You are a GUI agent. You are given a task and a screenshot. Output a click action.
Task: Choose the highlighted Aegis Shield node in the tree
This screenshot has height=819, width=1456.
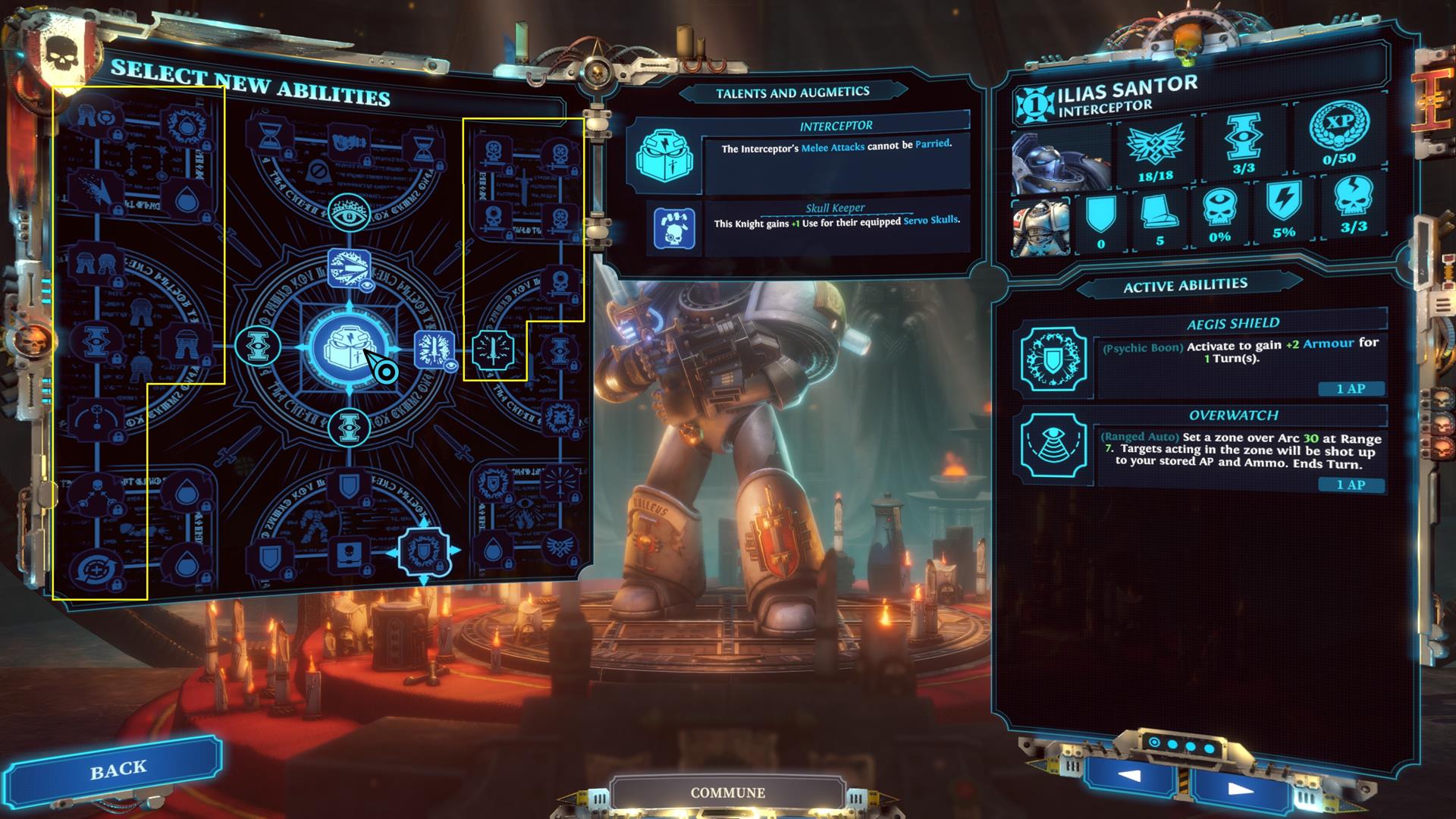pyautogui.click(x=424, y=551)
